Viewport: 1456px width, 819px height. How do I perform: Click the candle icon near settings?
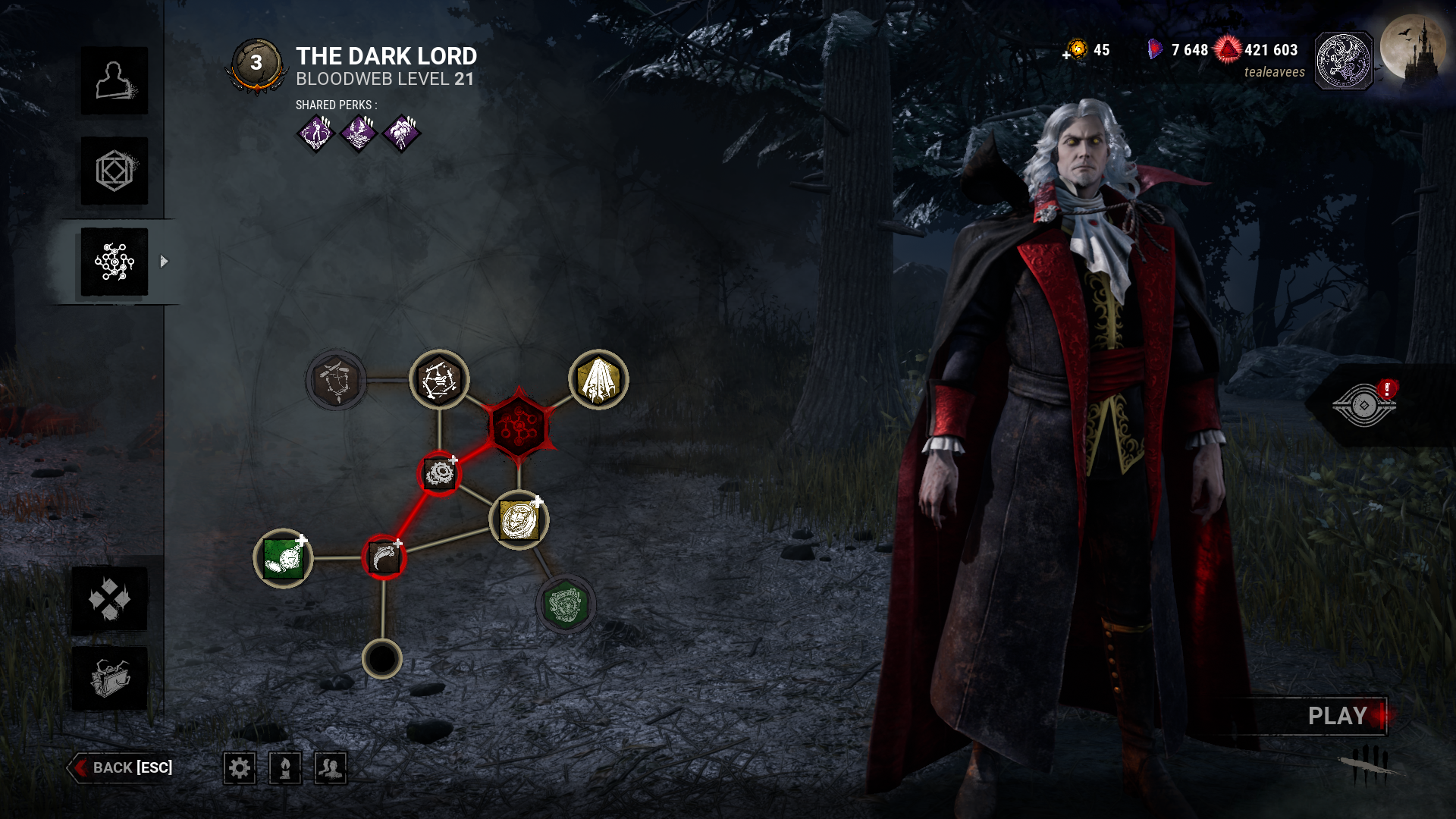coord(284,767)
